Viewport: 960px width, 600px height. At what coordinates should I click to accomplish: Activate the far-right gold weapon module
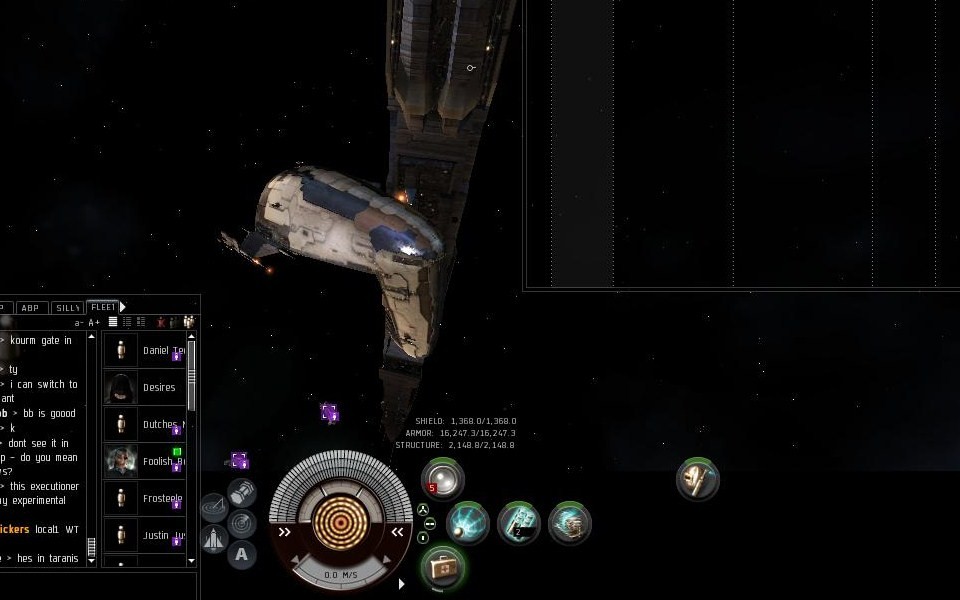click(697, 479)
